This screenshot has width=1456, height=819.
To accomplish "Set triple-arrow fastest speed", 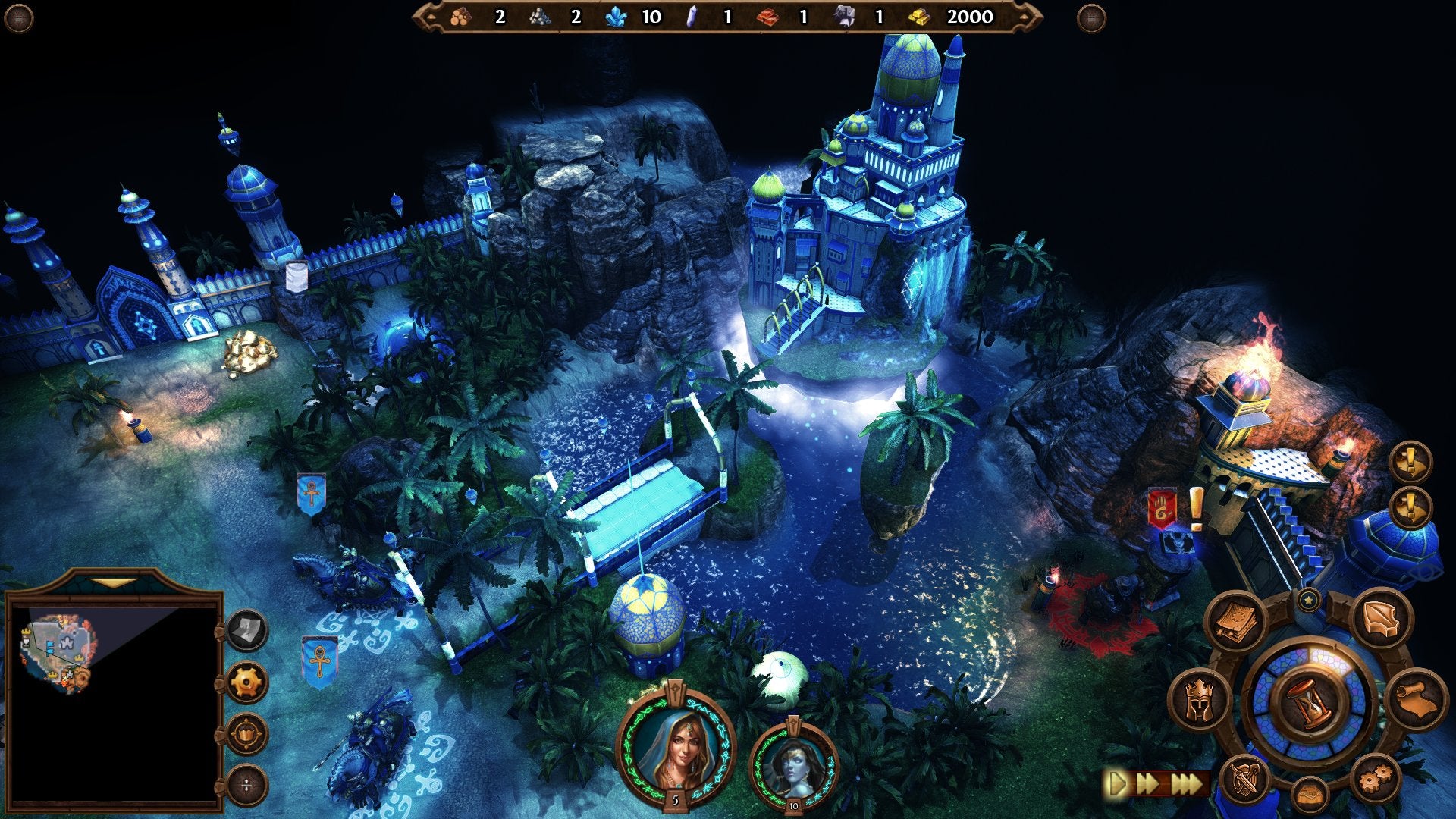I will click(1187, 783).
